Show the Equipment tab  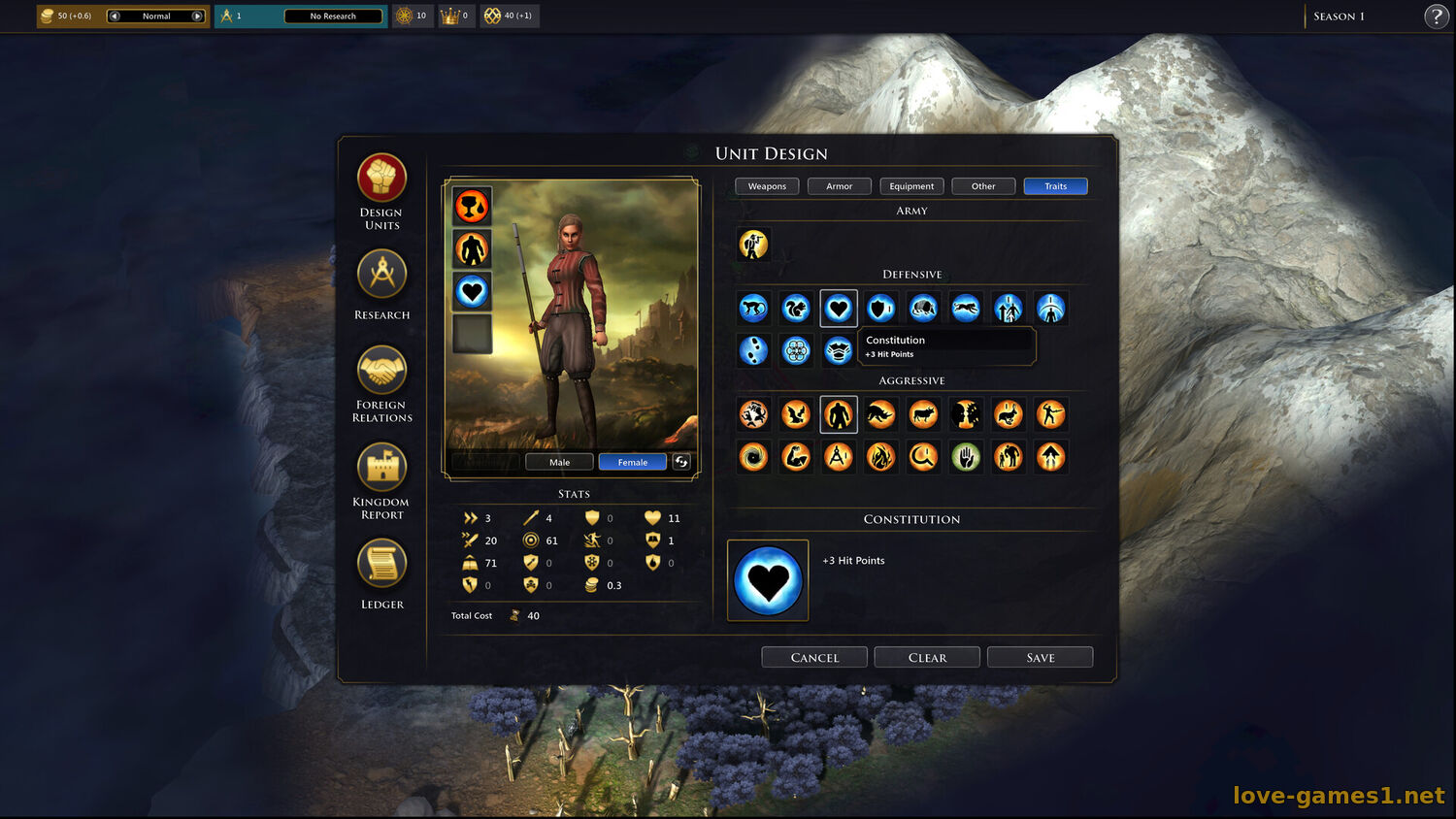(x=911, y=186)
